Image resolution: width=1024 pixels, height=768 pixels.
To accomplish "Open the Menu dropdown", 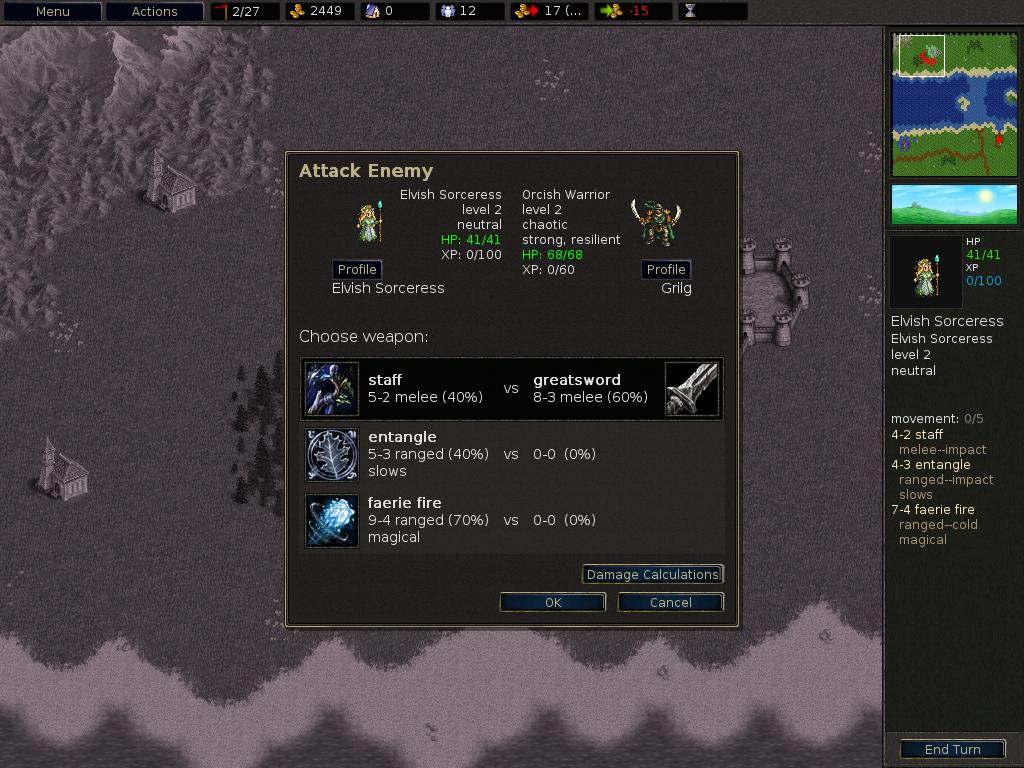I will pos(52,12).
